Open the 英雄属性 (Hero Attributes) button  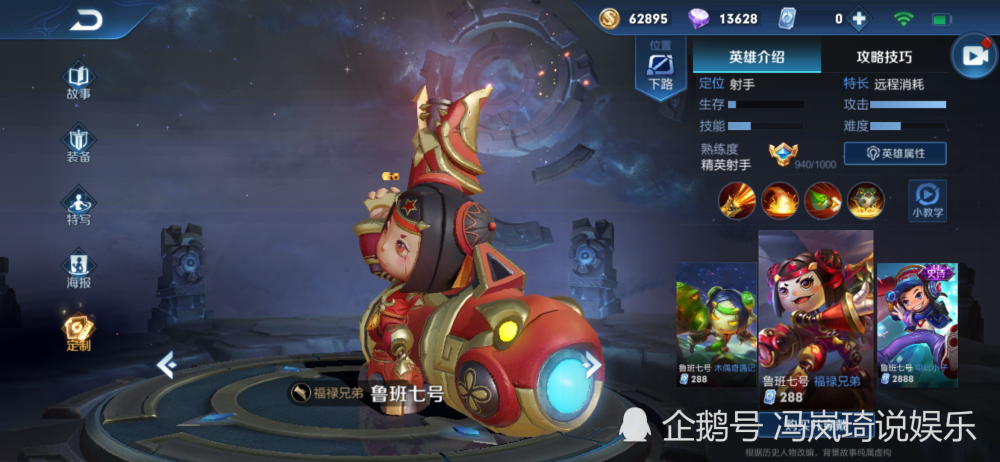(x=894, y=153)
